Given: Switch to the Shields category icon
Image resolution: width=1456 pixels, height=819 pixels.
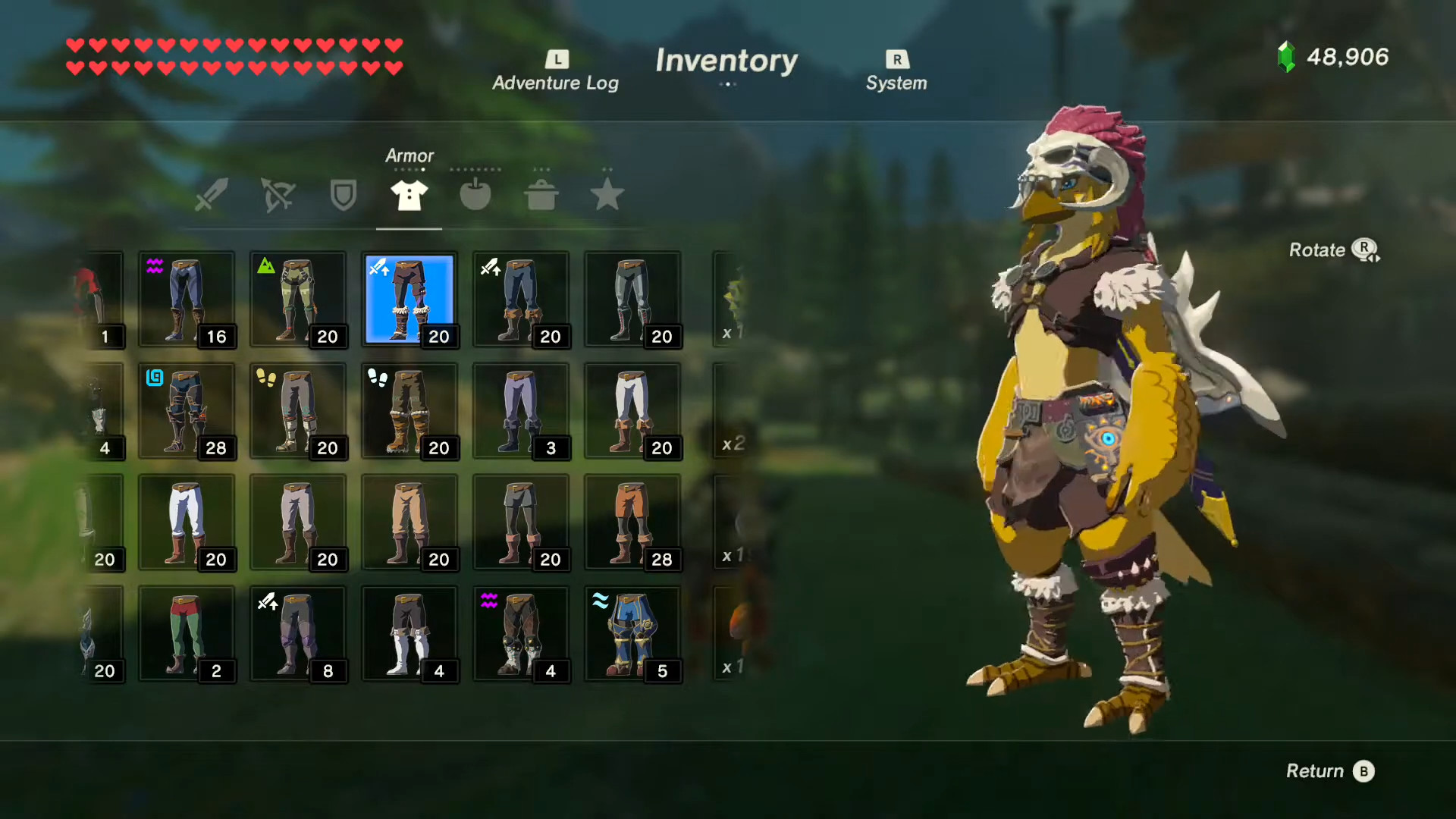Looking at the screenshot, I should pyautogui.click(x=342, y=195).
